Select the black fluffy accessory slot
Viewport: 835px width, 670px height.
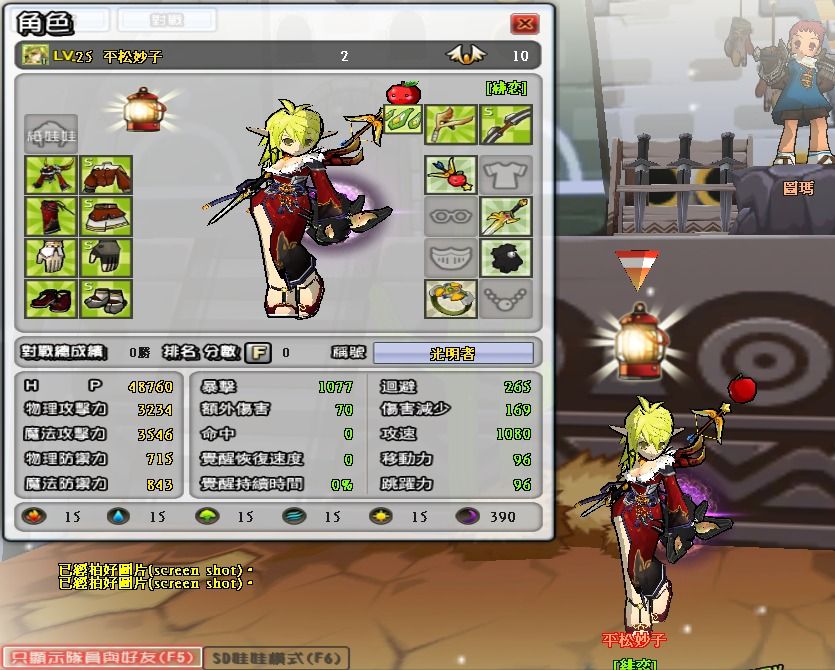(x=505, y=258)
